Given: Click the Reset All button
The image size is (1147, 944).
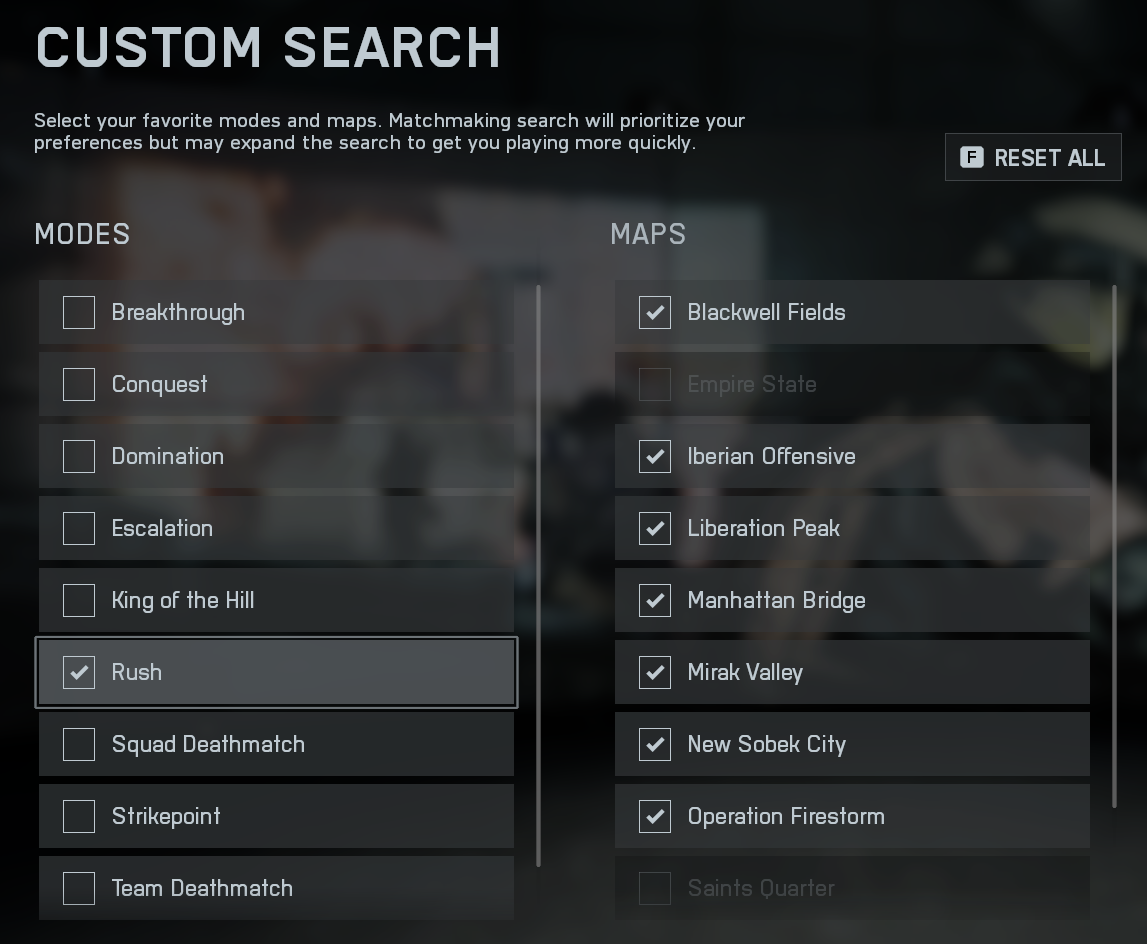Looking at the screenshot, I should point(1033,158).
